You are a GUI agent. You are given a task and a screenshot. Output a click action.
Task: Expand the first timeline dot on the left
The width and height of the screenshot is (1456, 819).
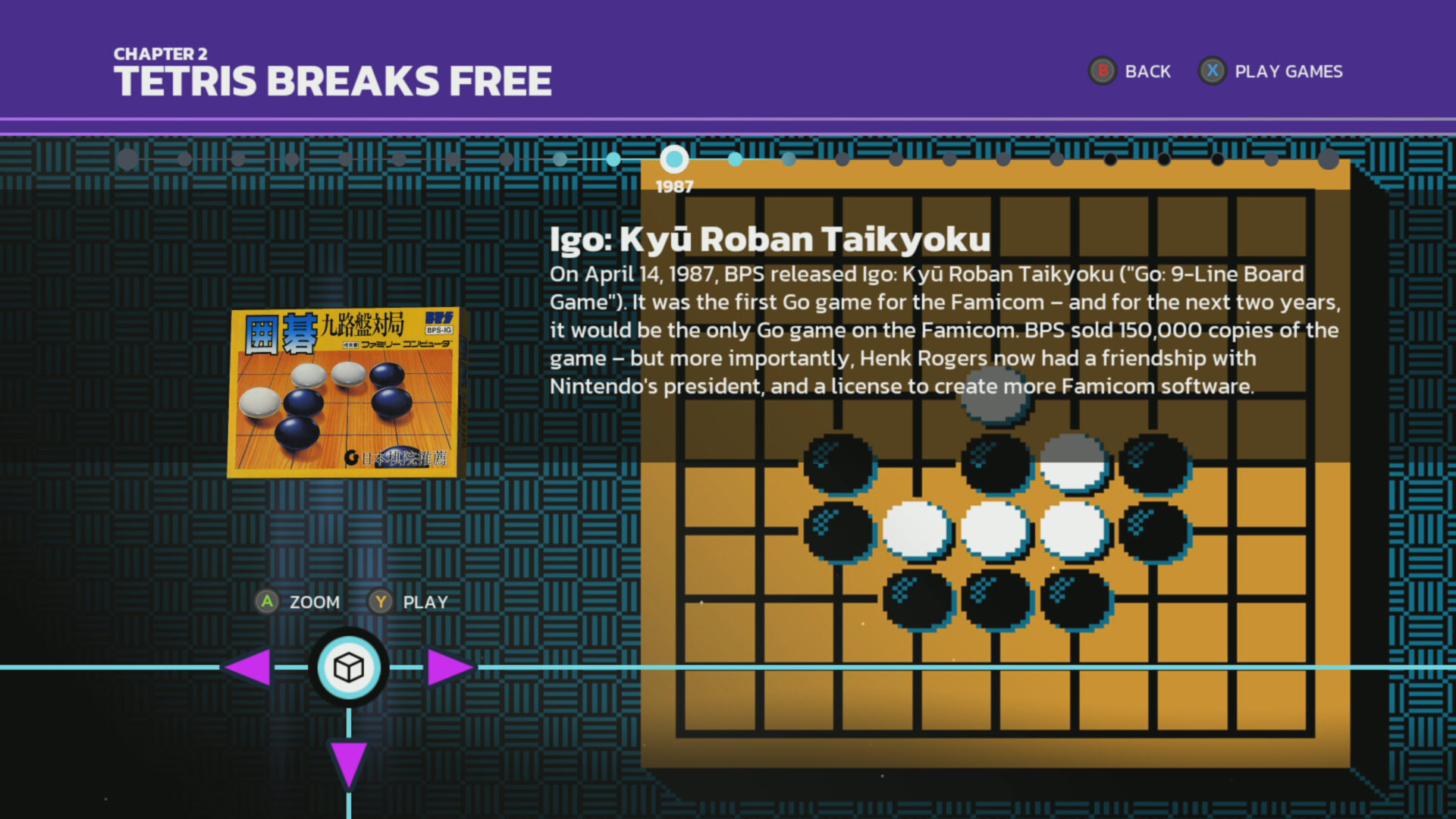[127, 158]
